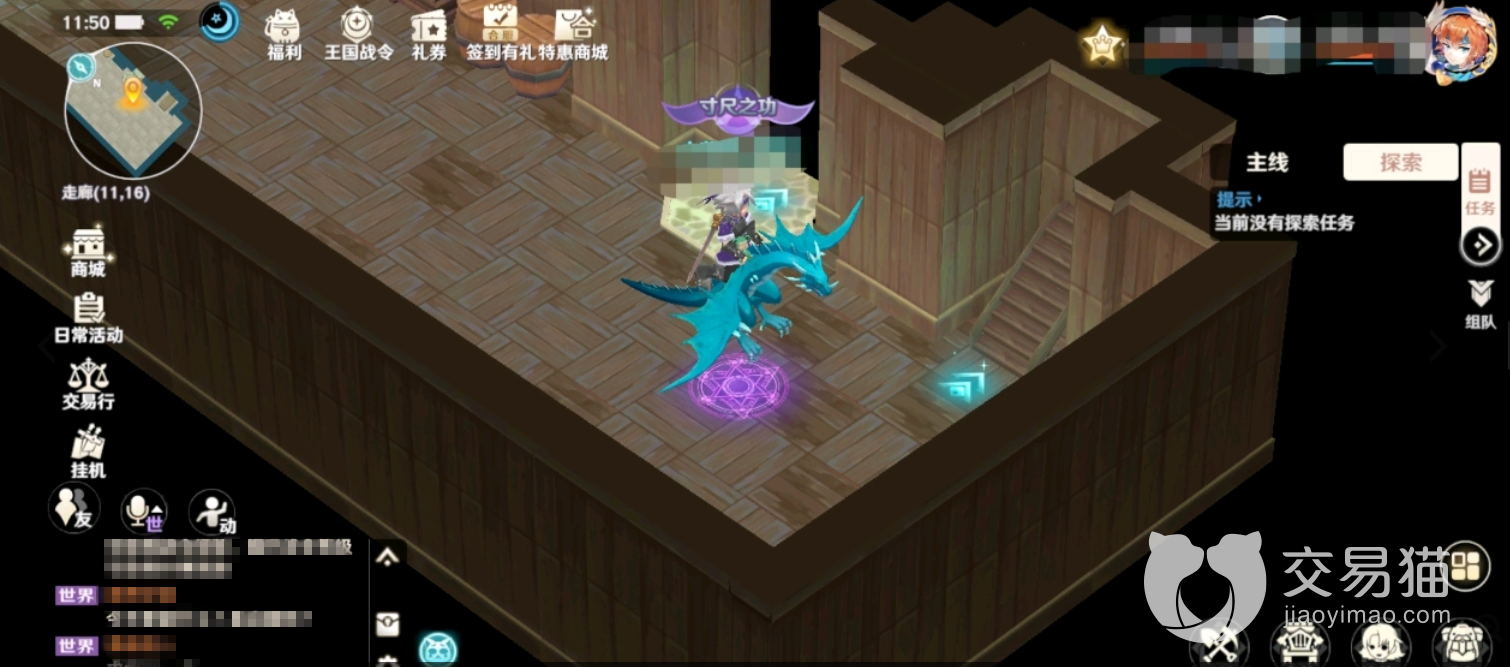Open the 礼券 voucher icon
Viewport: 1510px width, 667px height.
coord(428,32)
